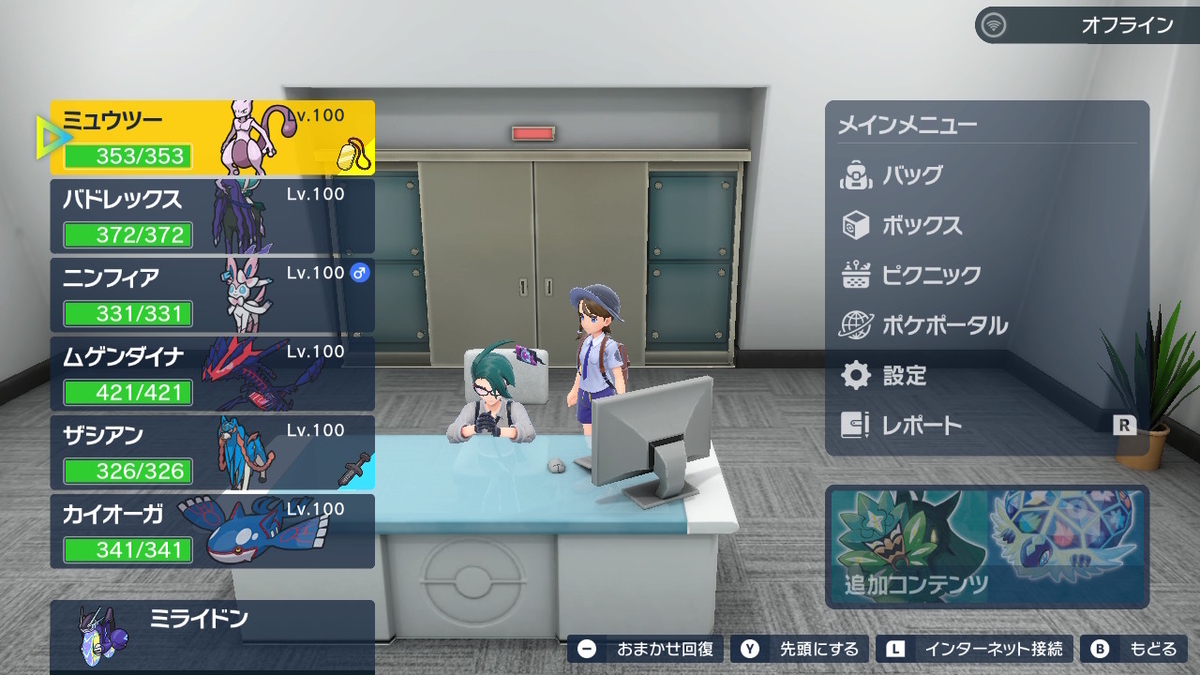Open 設定 (Settings) from main menu
Screen dimensions: 1200x675
tap(904, 376)
